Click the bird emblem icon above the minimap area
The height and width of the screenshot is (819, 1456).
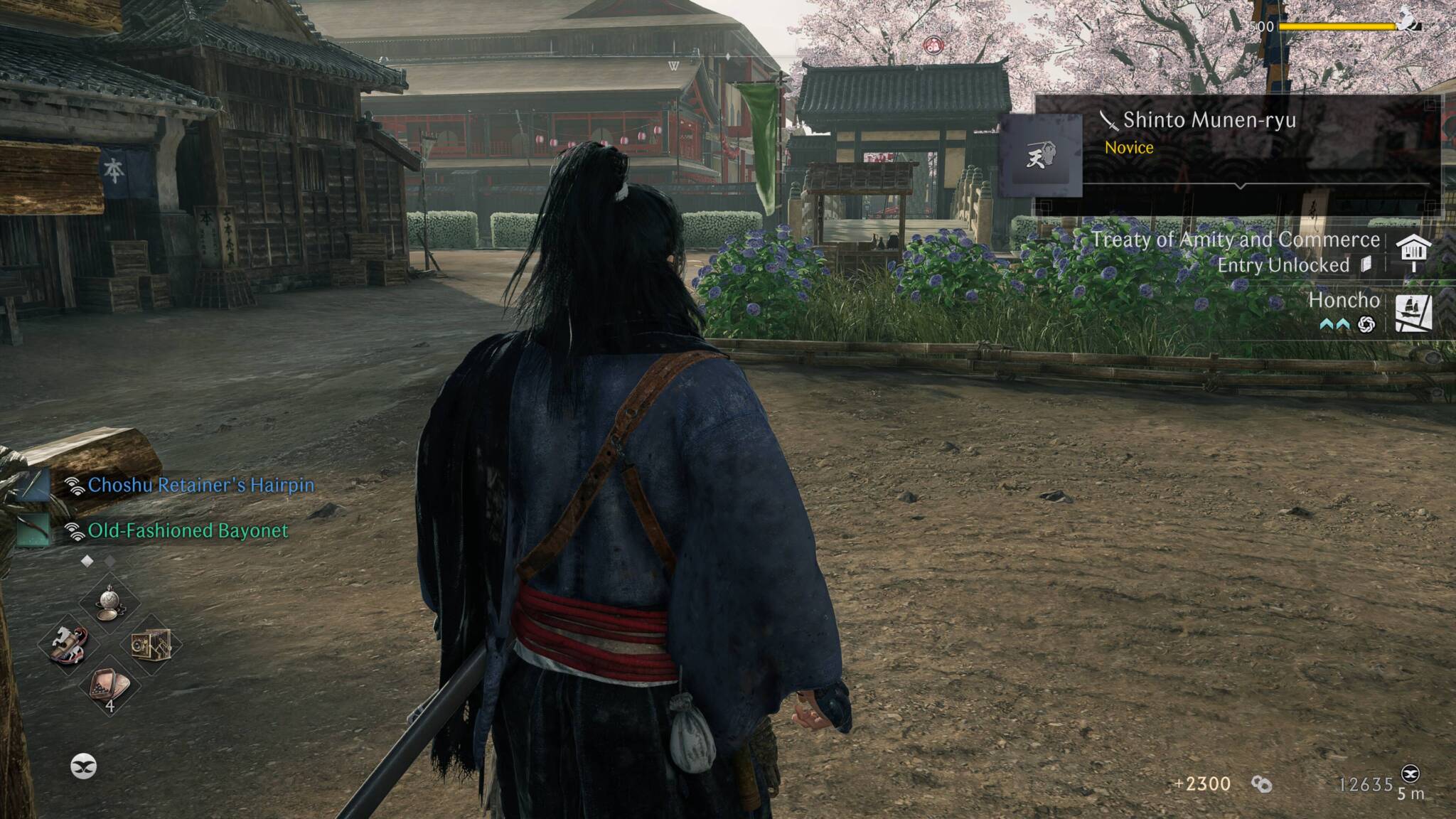pyautogui.click(x=83, y=766)
